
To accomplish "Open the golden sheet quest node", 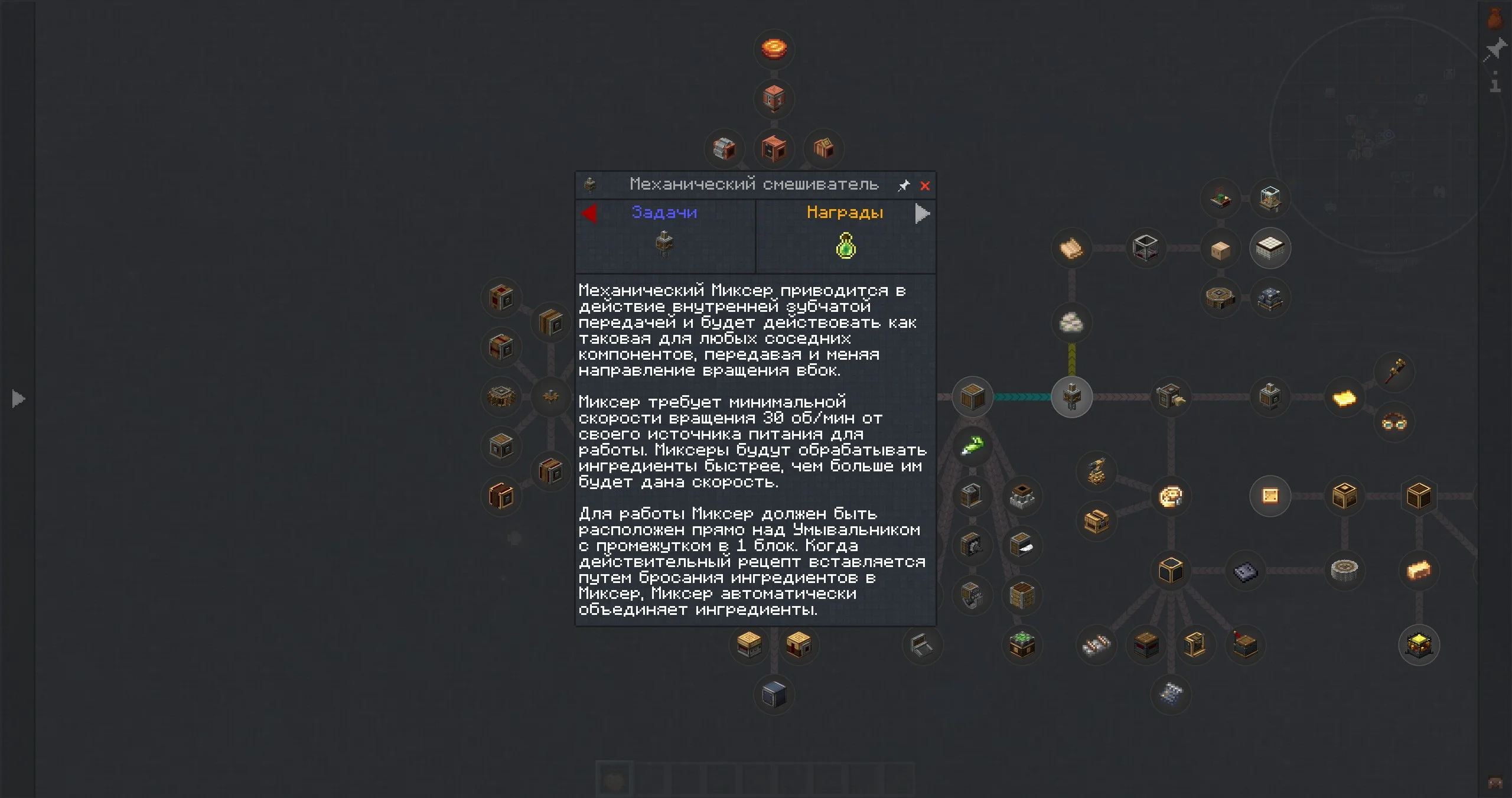I will [1344, 398].
